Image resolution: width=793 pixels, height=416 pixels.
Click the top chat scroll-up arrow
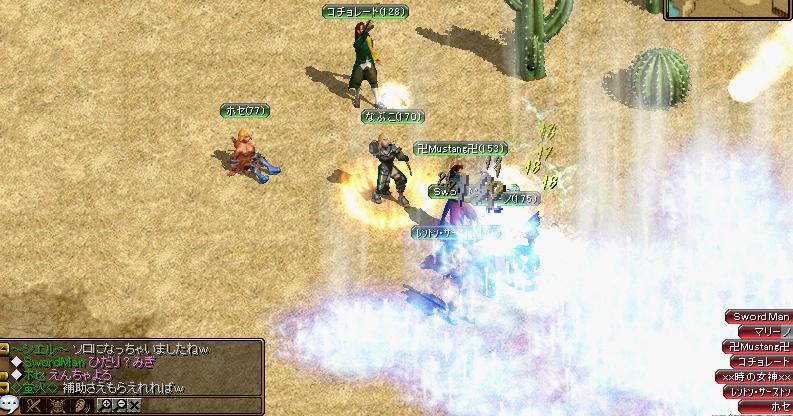(x=5, y=348)
